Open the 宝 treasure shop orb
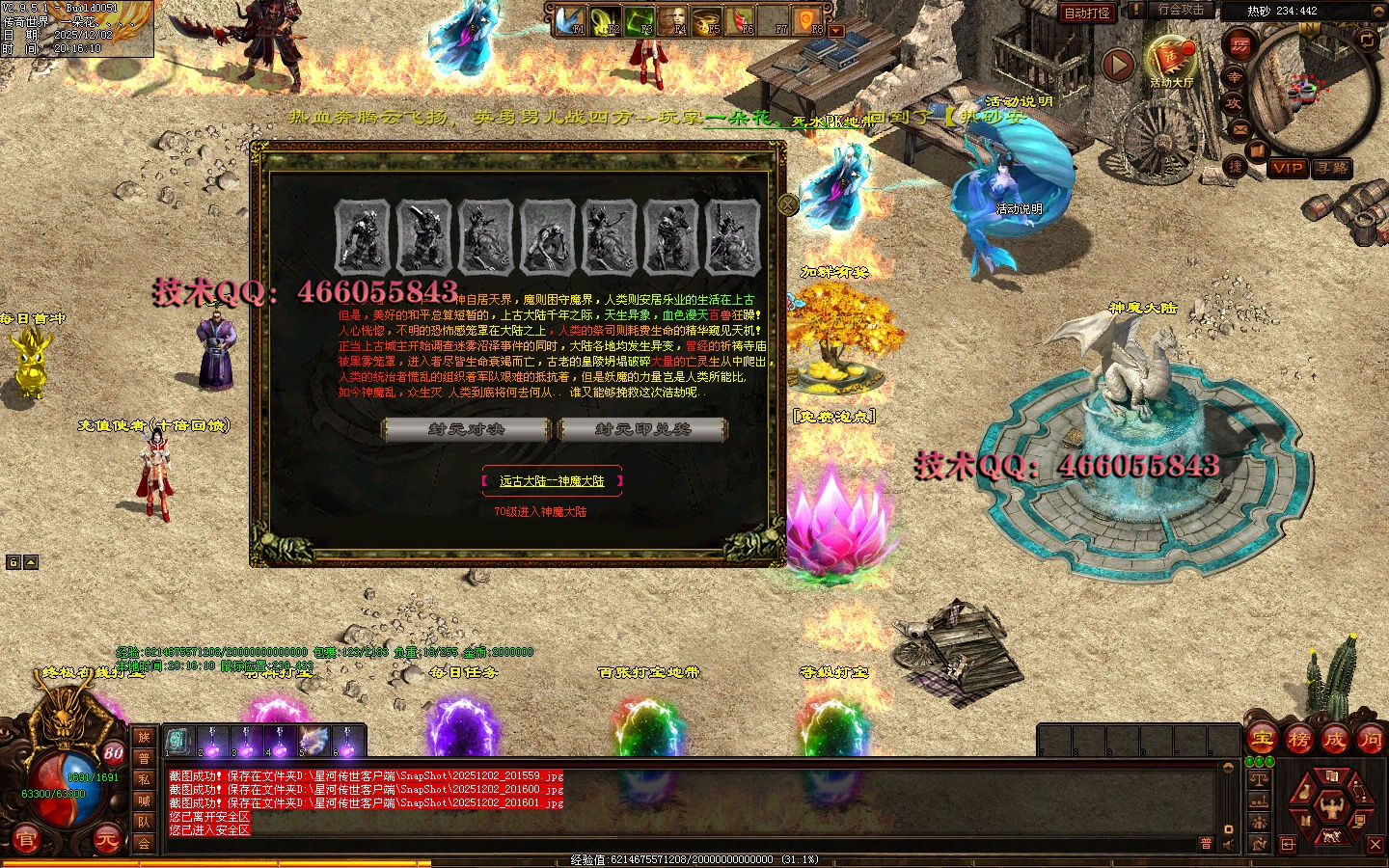1389x868 pixels. pyautogui.click(x=1262, y=740)
